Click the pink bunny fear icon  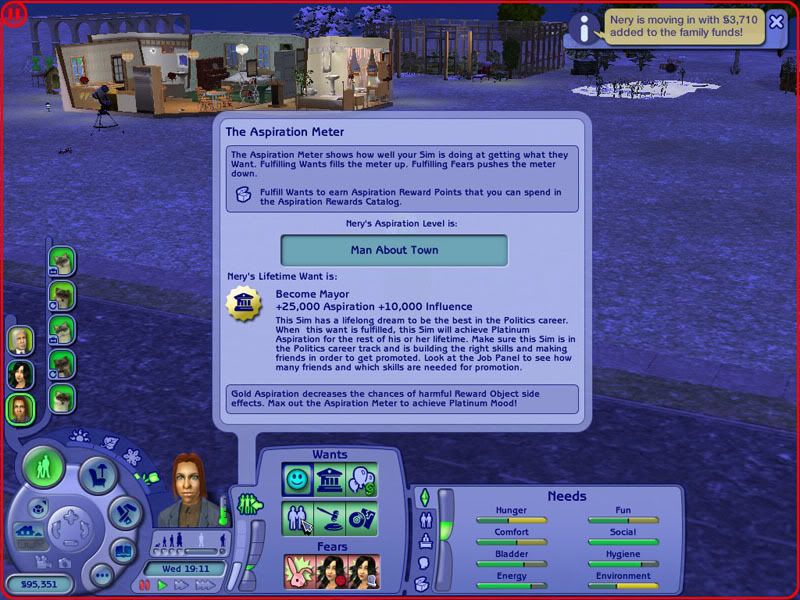(x=299, y=571)
